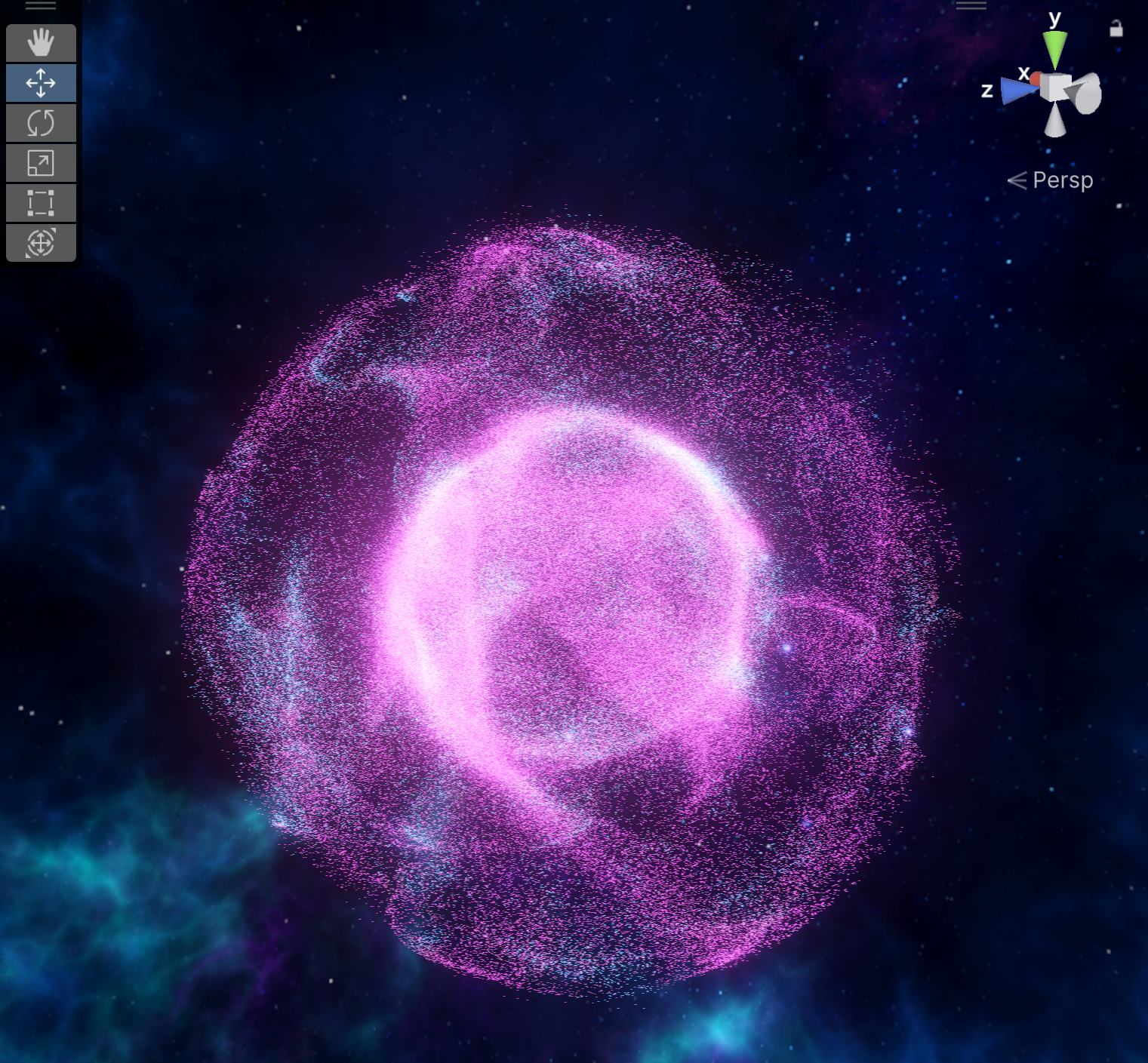Expand the toolbar drag handle menu

[x=41, y=6]
